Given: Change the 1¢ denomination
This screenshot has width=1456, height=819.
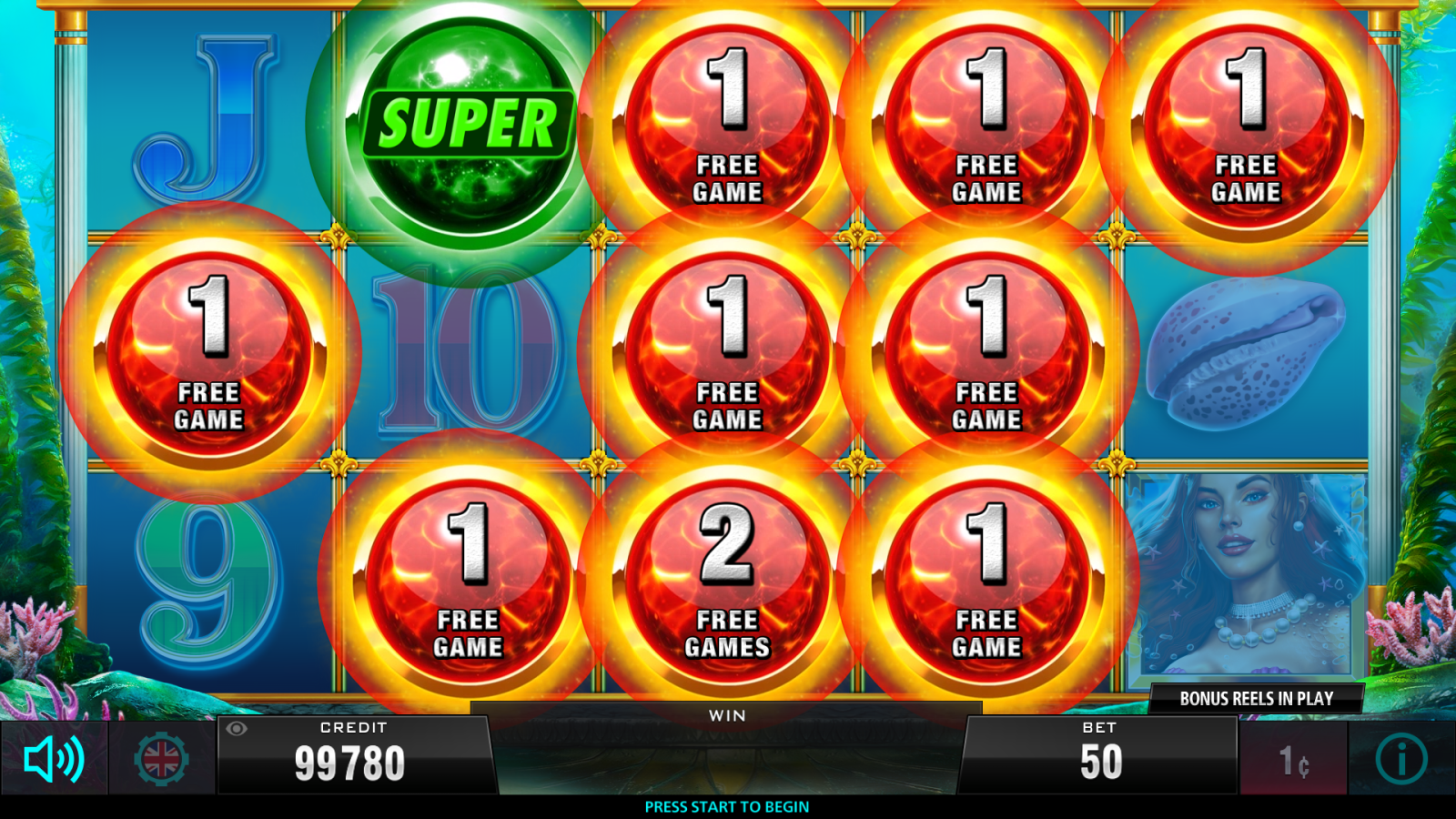Looking at the screenshot, I should tap(1293, 761).
